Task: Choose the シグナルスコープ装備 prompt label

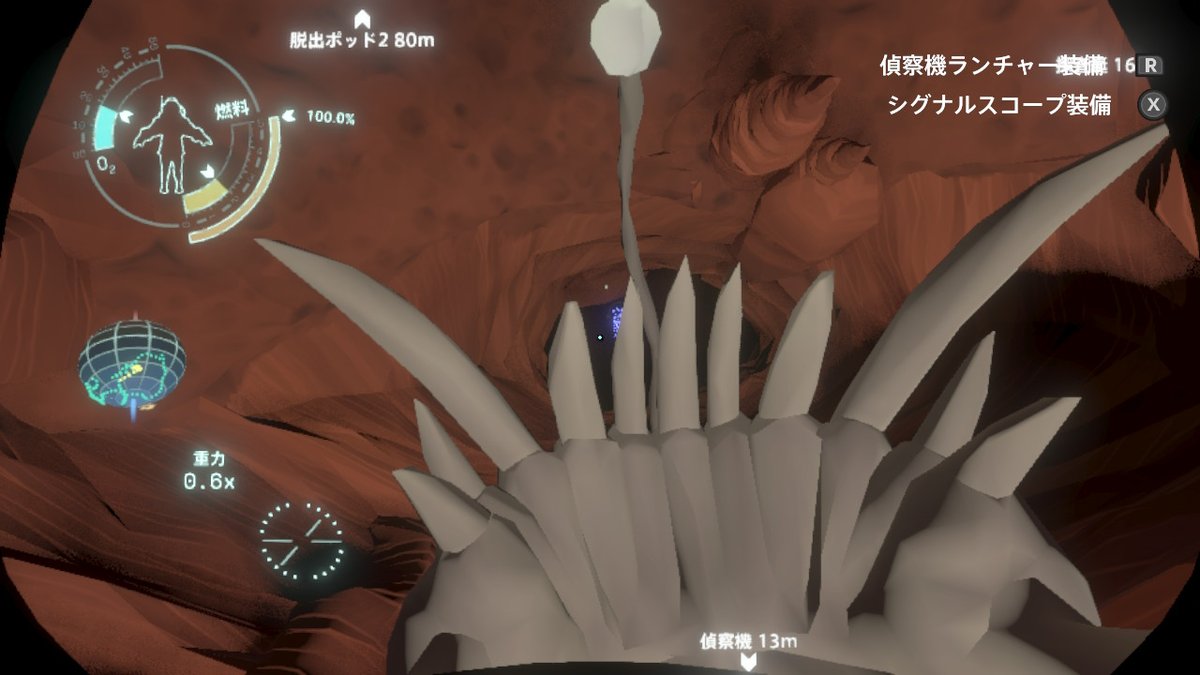Action: [x=998, y=105]
